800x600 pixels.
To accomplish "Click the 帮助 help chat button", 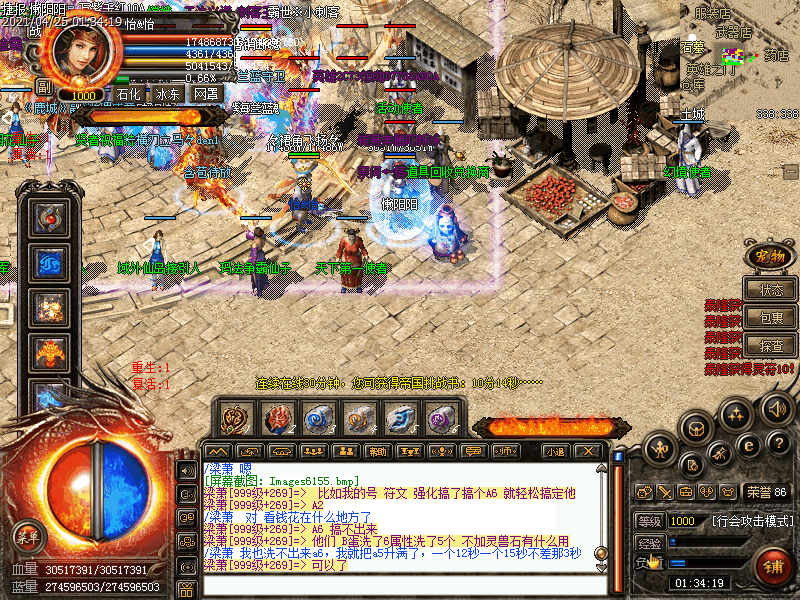I will tap(377, 451).
